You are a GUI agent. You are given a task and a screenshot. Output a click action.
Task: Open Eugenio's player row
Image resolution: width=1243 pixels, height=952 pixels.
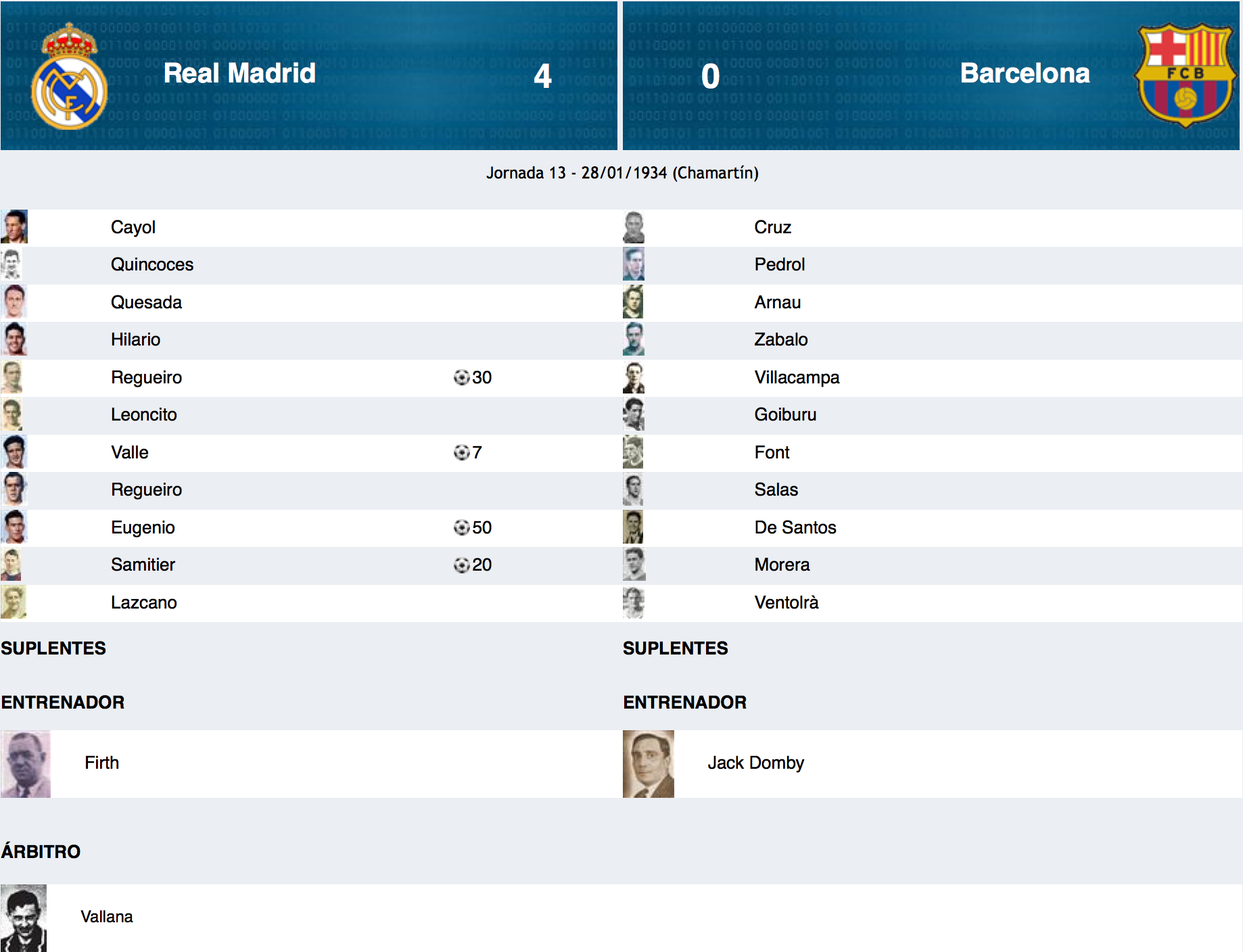coord(143,528)
